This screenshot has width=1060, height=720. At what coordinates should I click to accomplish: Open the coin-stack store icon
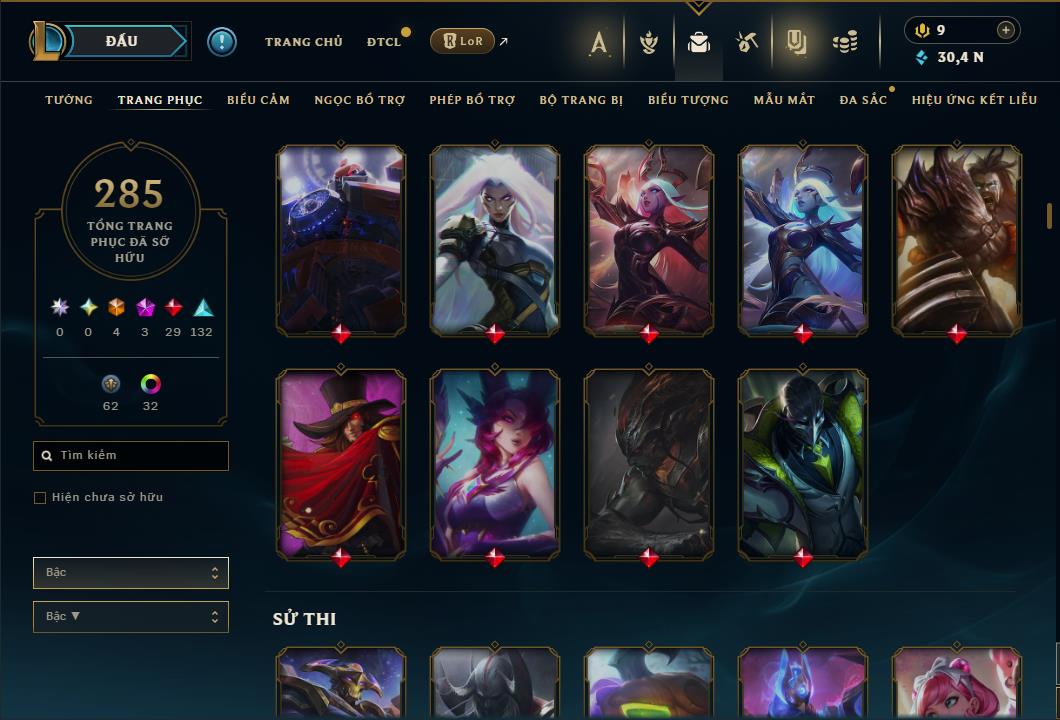(845, 42)
